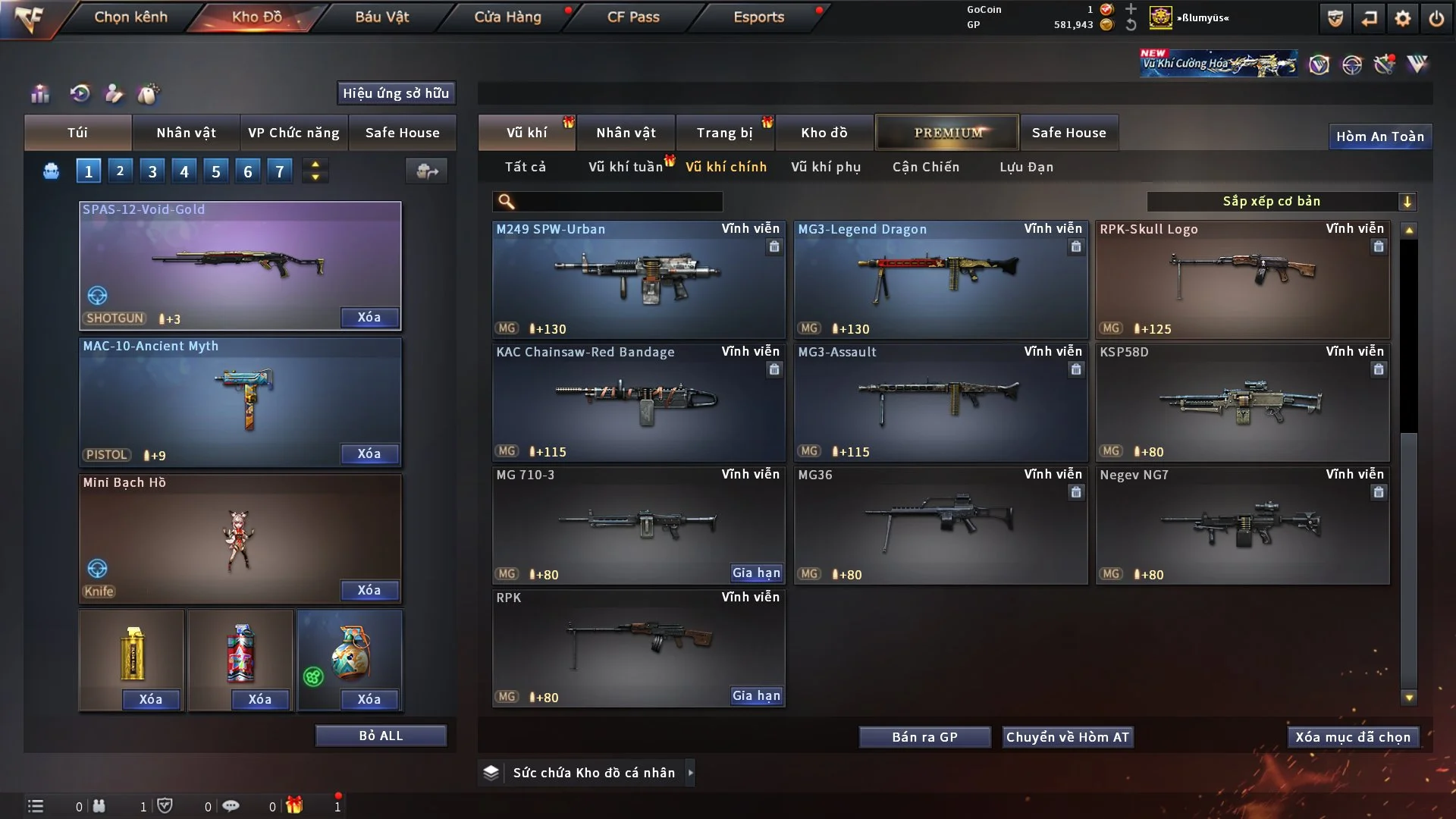The height and width of the screenshot is (819, 1456).
Task: Switch to the Esports menu
Action: click(758, 17)
